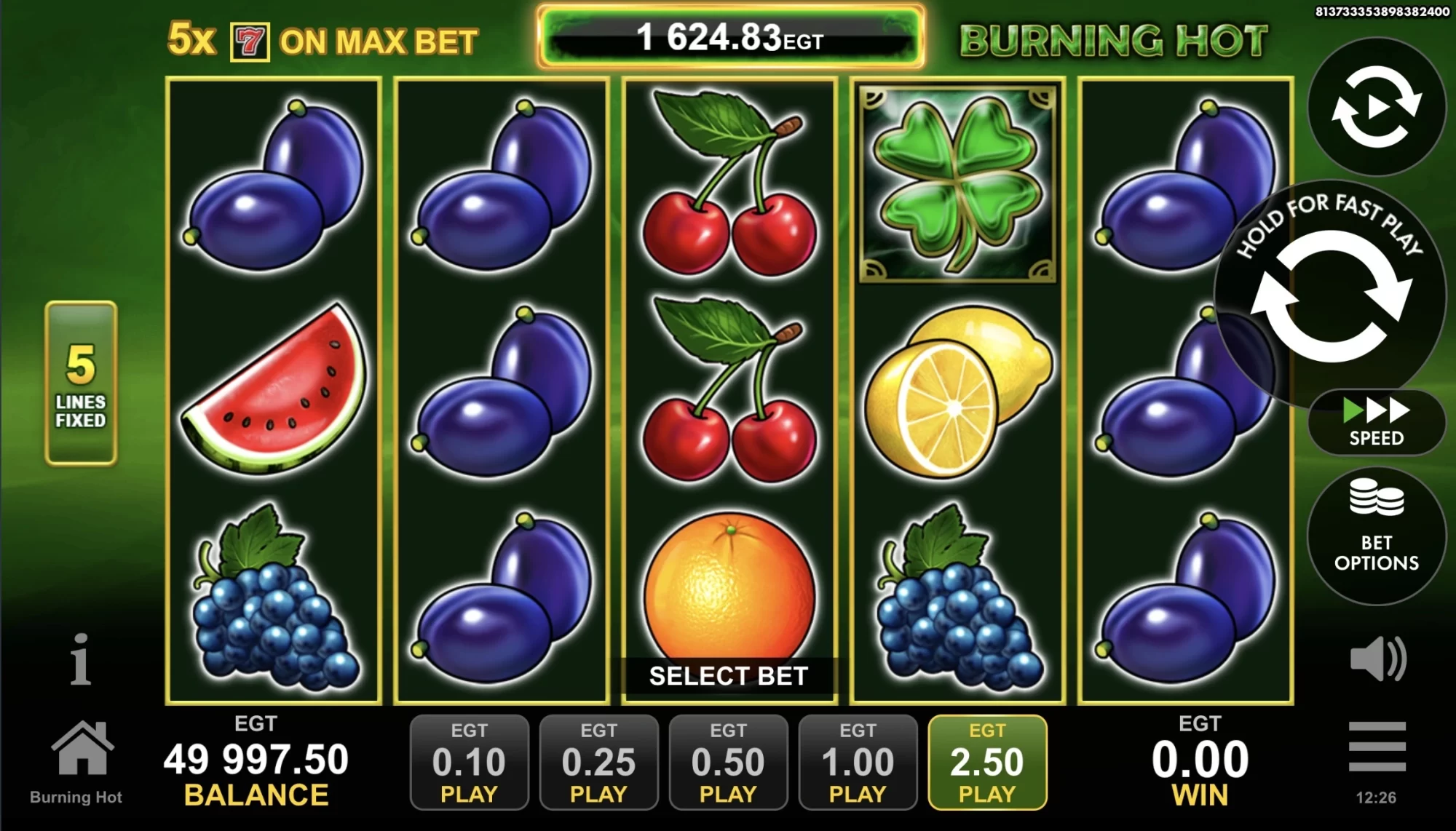Screen dimensions: 1456x831
Task: Open Bet Options
Action: (x=1376, y=536)
